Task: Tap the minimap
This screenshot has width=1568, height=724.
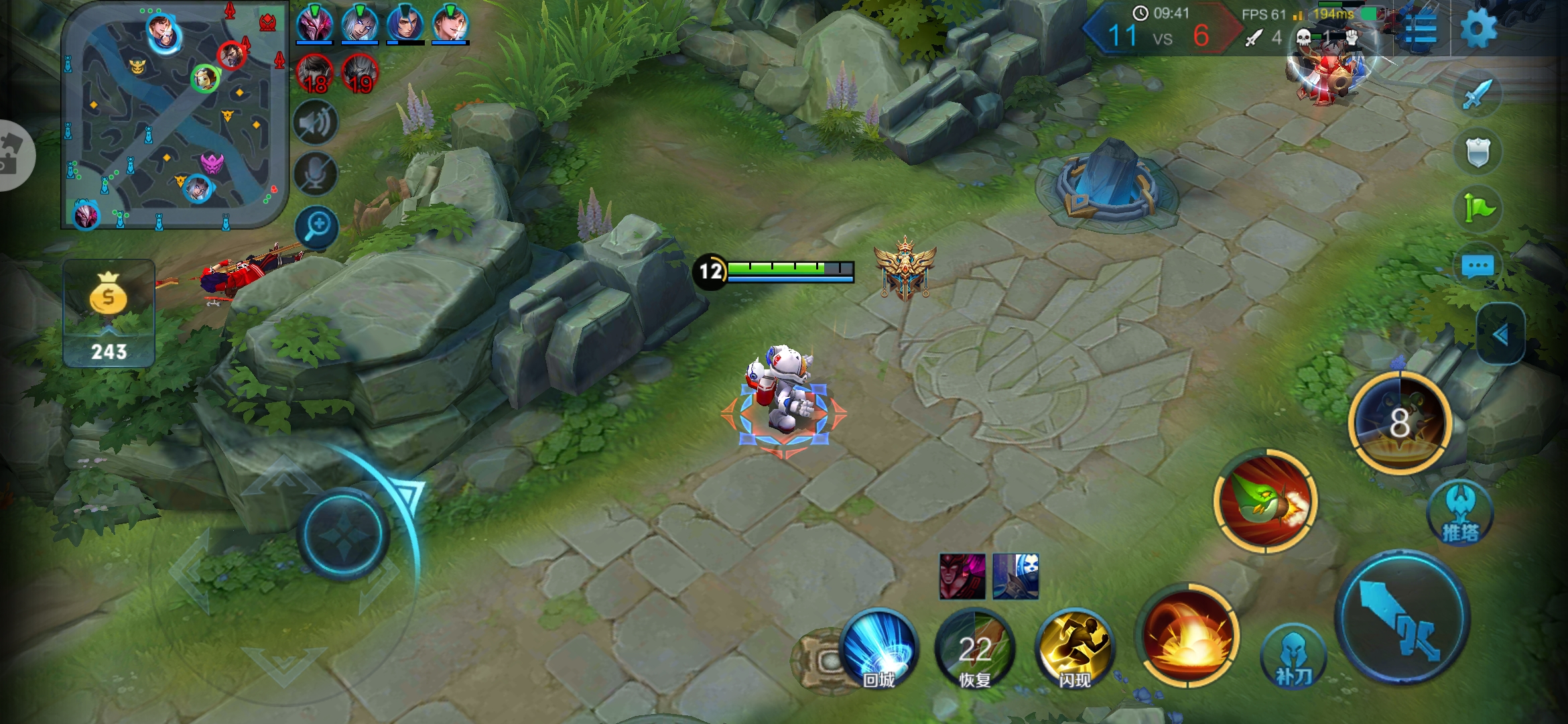Action: click(x=174, y=115)
